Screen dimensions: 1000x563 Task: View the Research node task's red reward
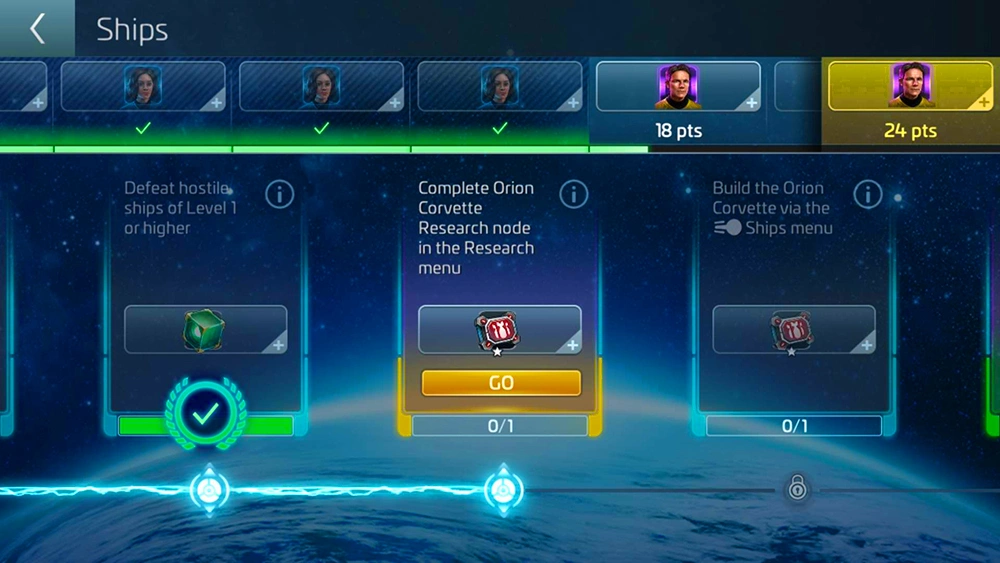click(500, 330)
